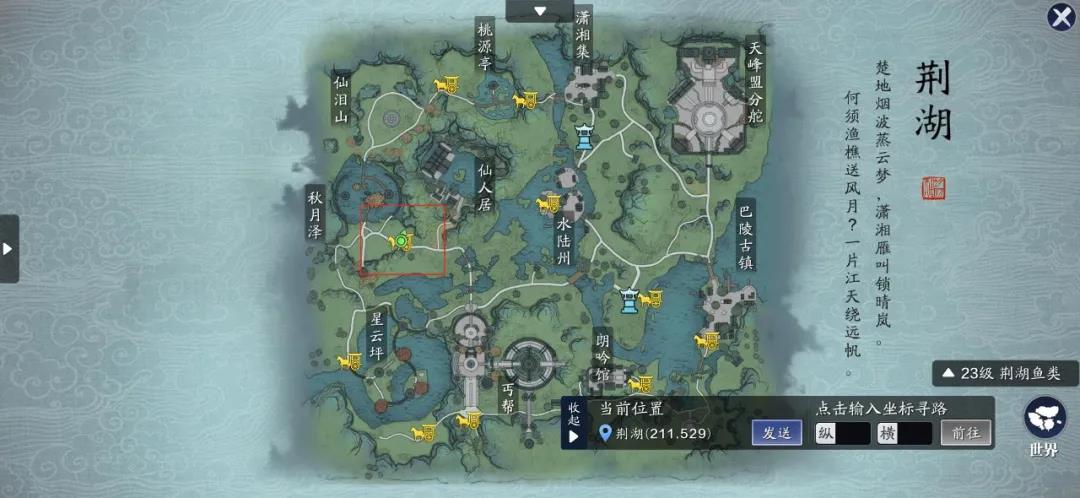The image size is (1080, 498).
Task: Click the 前往 go-to button
Action: click(x=965, y=433)
